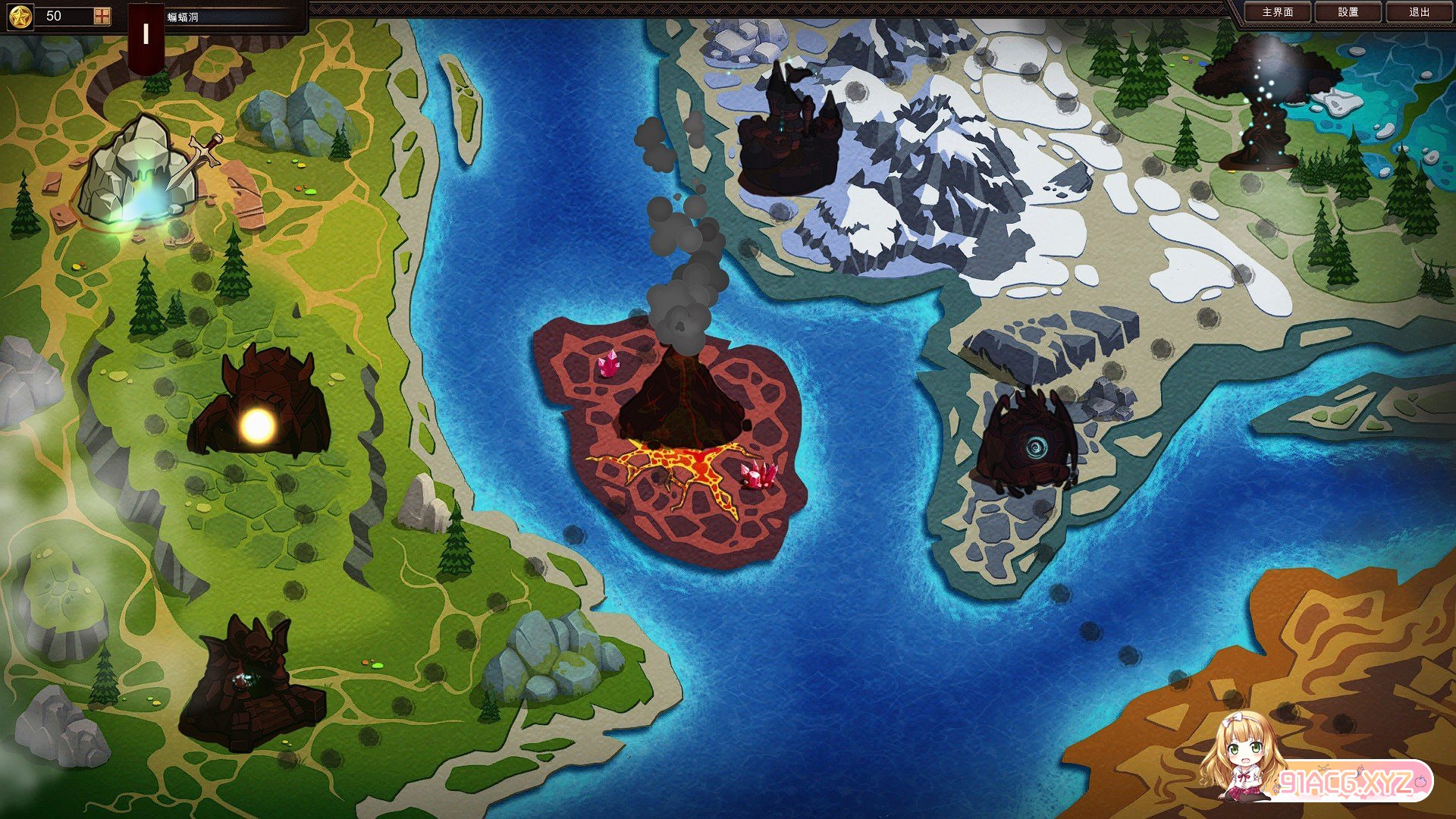The width and height of the screenshot is (1456, 819).
Task: Click the chapter I banner
Action: pos(146,34)
